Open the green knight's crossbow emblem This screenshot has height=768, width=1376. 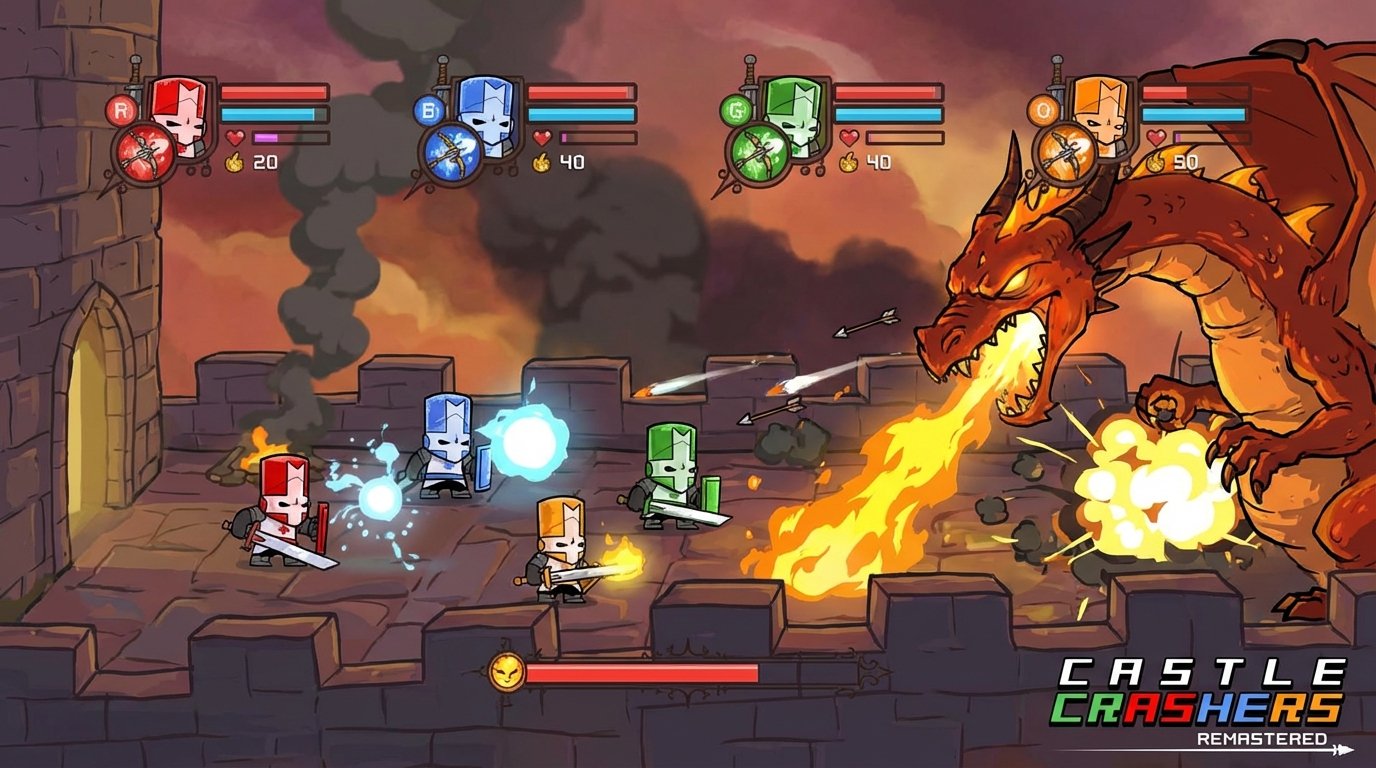click(760, 148)
